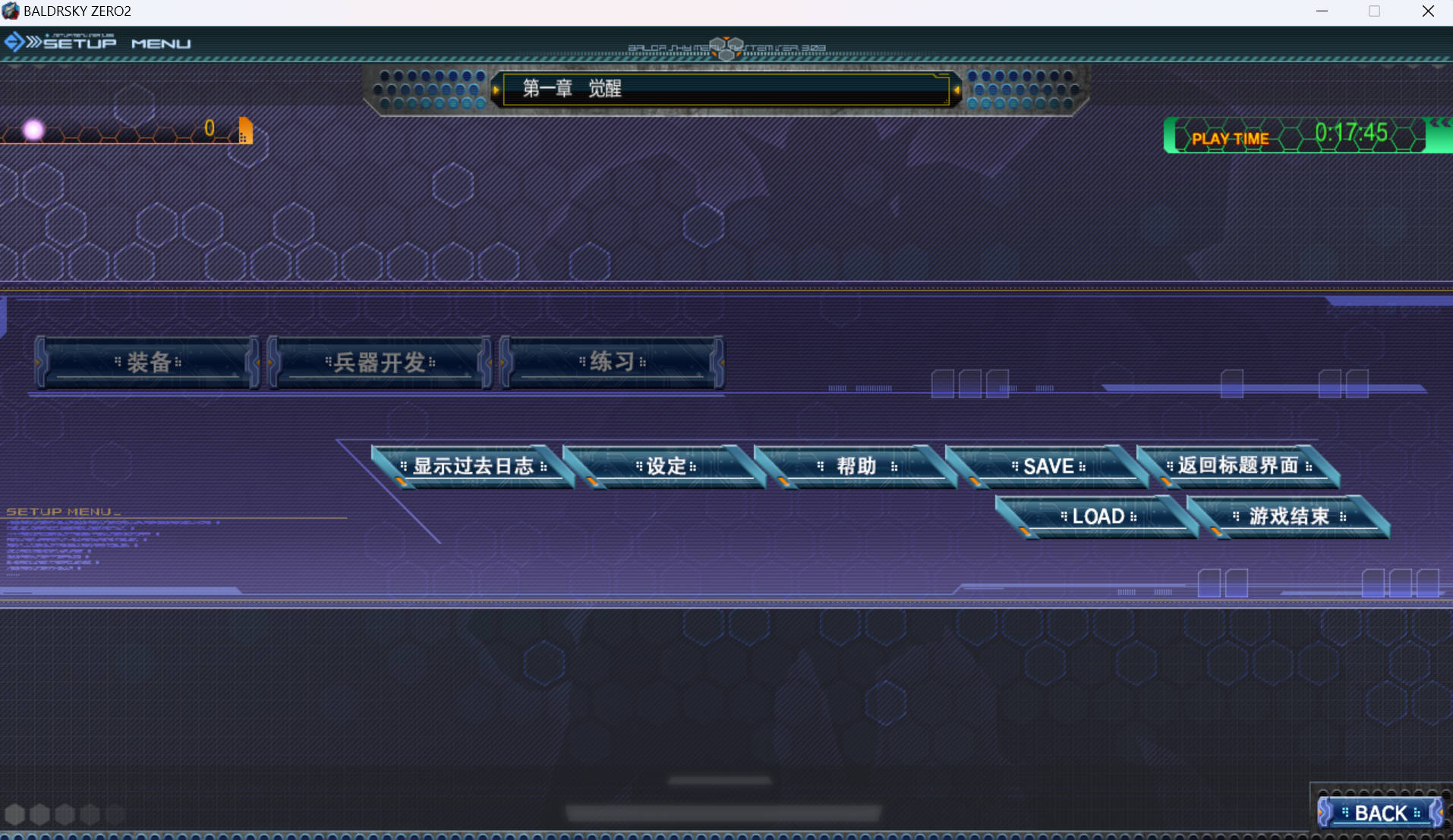This screenshot has width=1453, height=840.
Task: Enter 练习 practice mode
Action: point(612,362)
